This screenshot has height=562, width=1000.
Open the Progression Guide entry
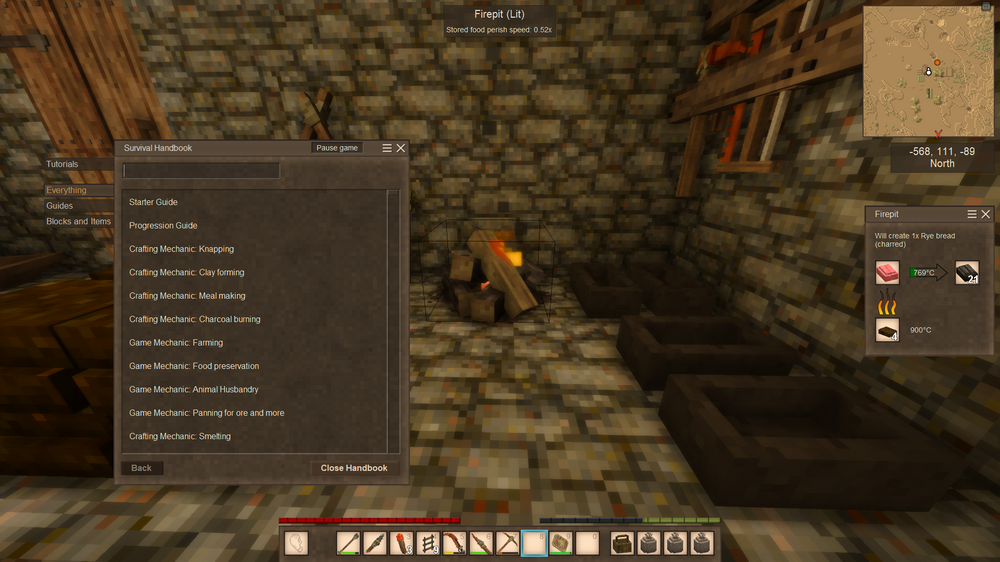pos(163,226)
